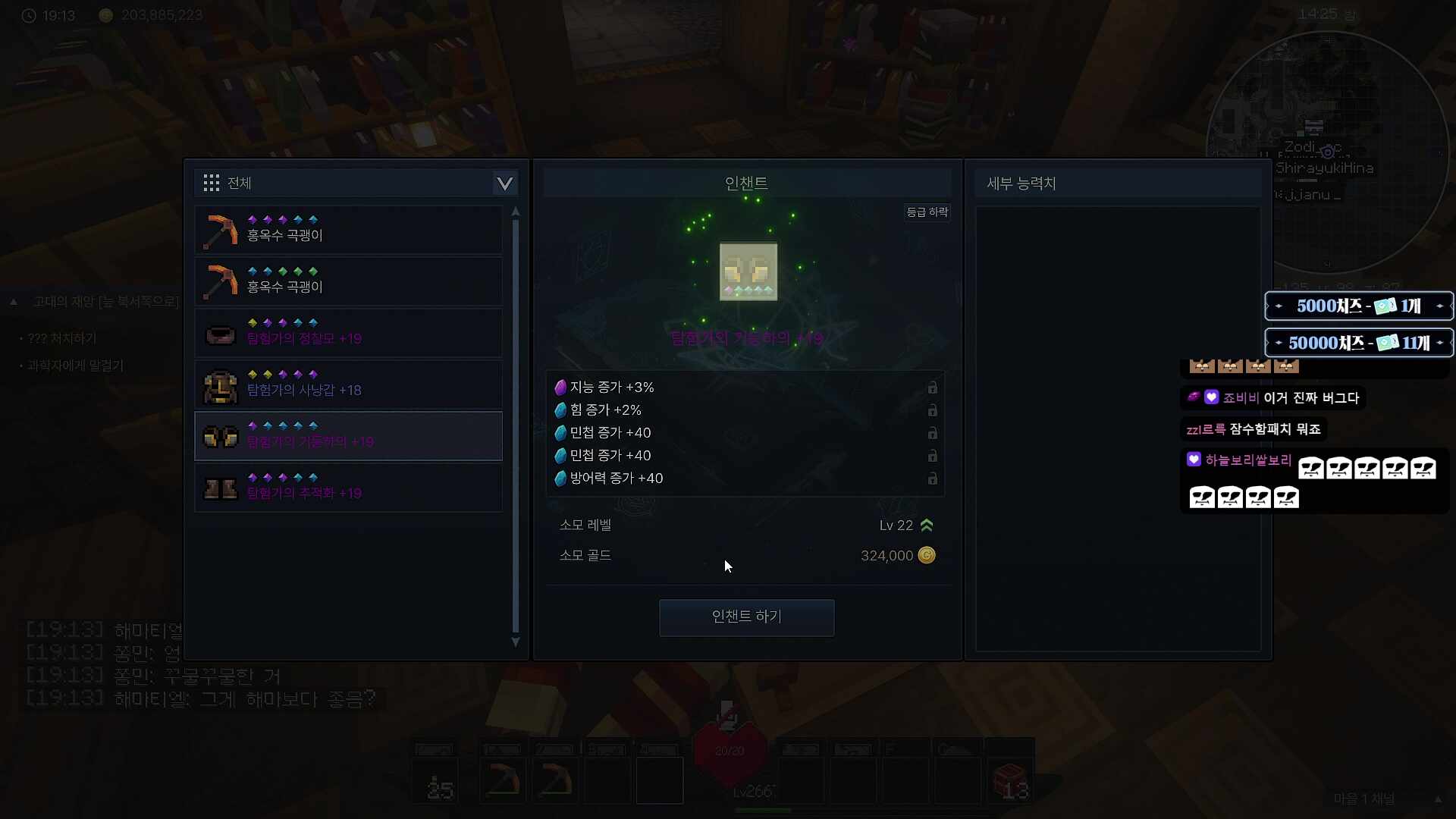The width and height of the screenshot is (1456, 819).
Task: Click the gold coin icon next to 소모 골드
Action: pos(927,555)
